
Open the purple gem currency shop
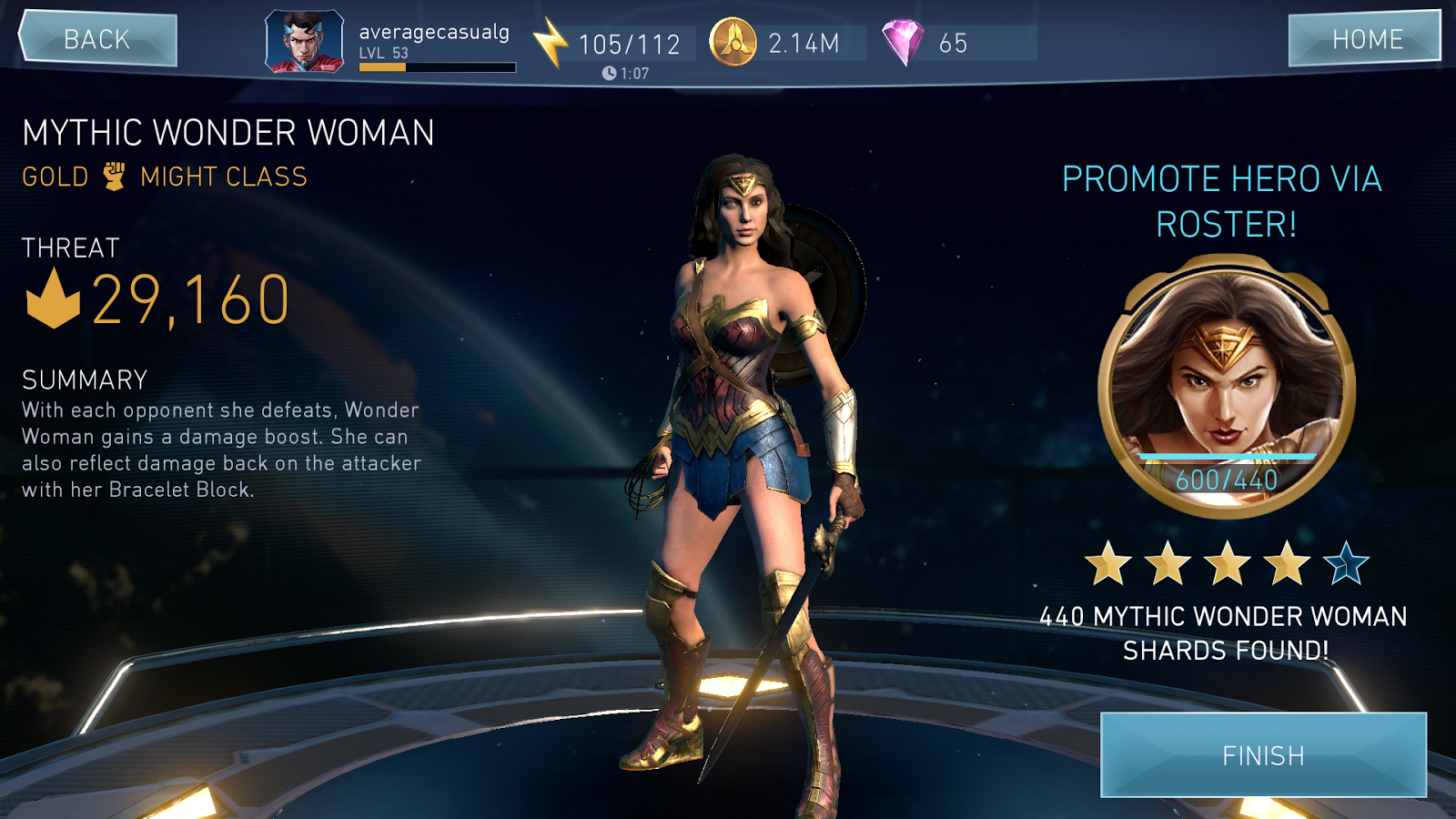click(902, 43)
